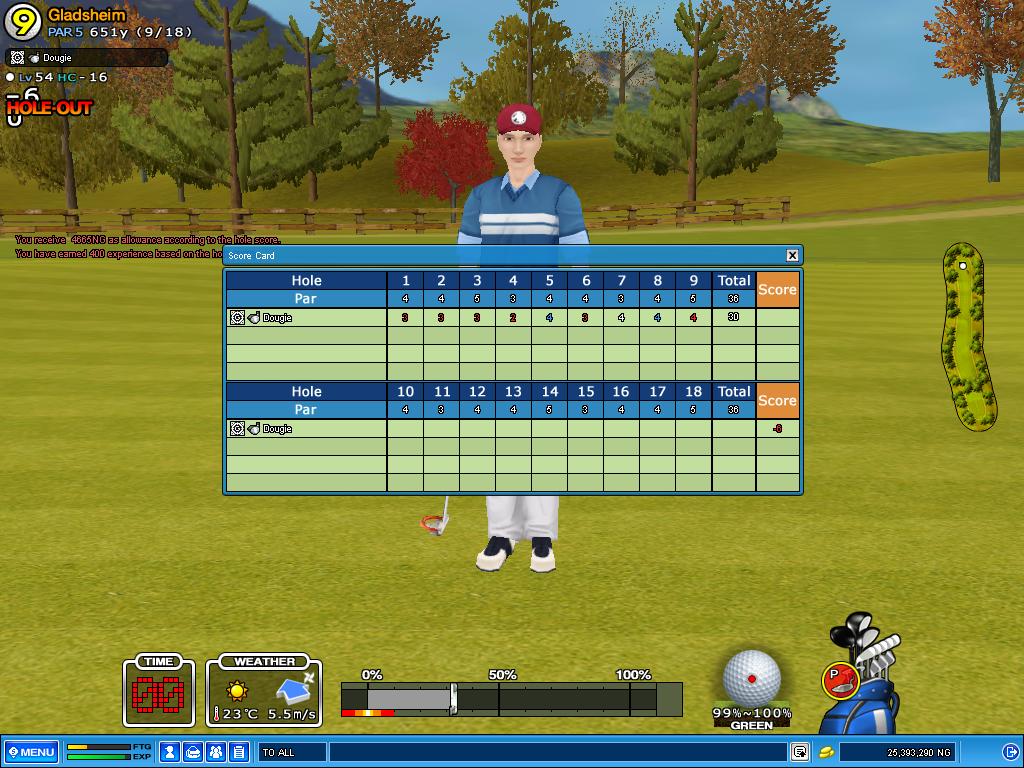The image size is (1024, 768).
Task: Click the golf ball impact-point selector
Action: [x=751, y=677]
